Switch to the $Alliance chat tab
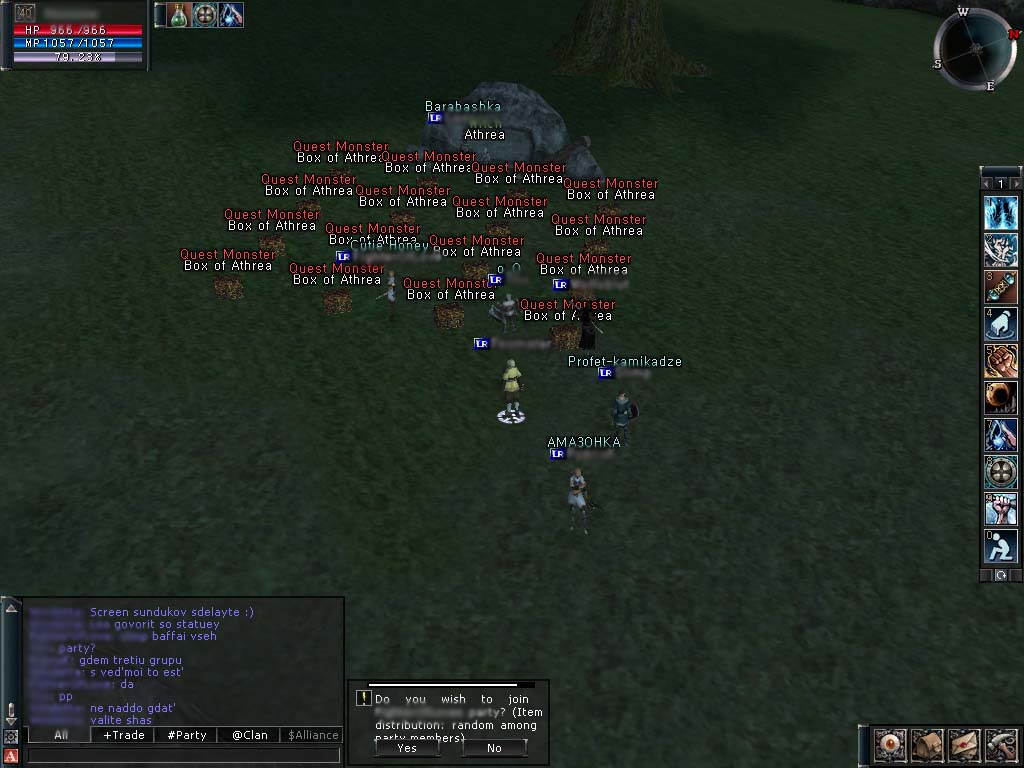Screen dimensions: 1024x768 coord(313,735)
